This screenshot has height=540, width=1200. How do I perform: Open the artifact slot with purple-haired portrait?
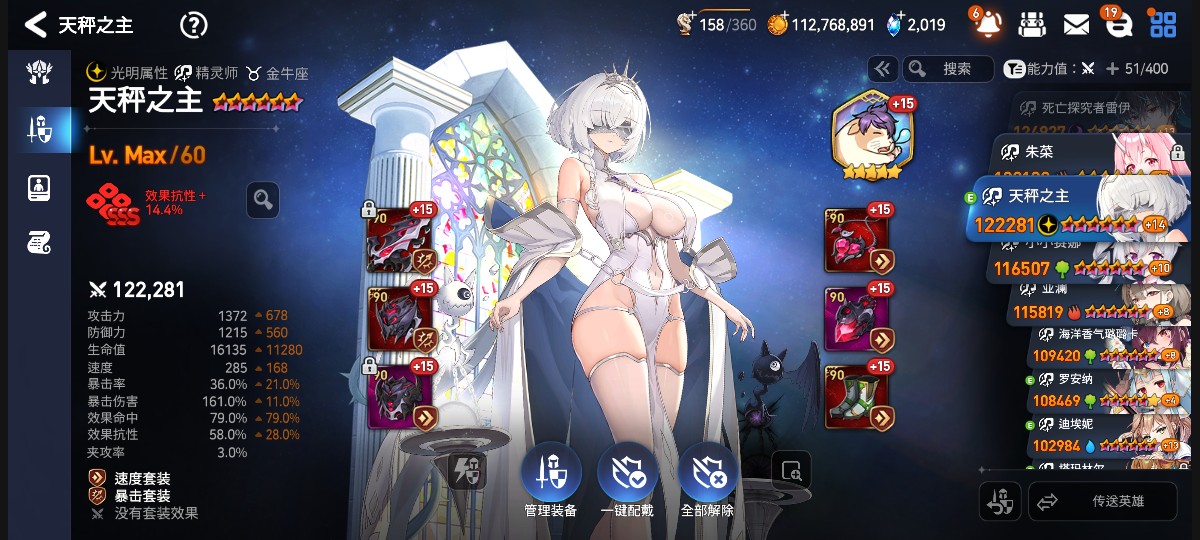click(x=867, y=136)
